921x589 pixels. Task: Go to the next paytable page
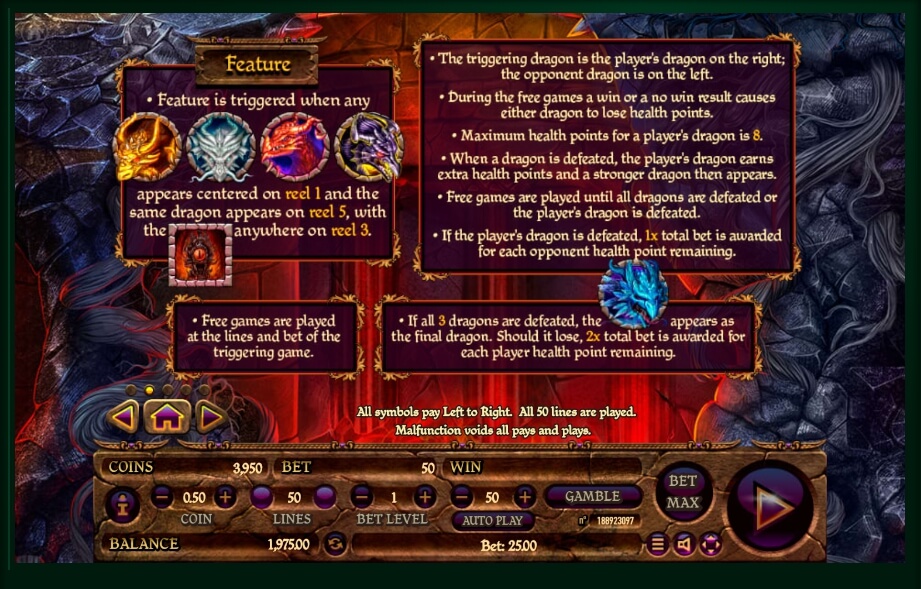coord(210,416)
